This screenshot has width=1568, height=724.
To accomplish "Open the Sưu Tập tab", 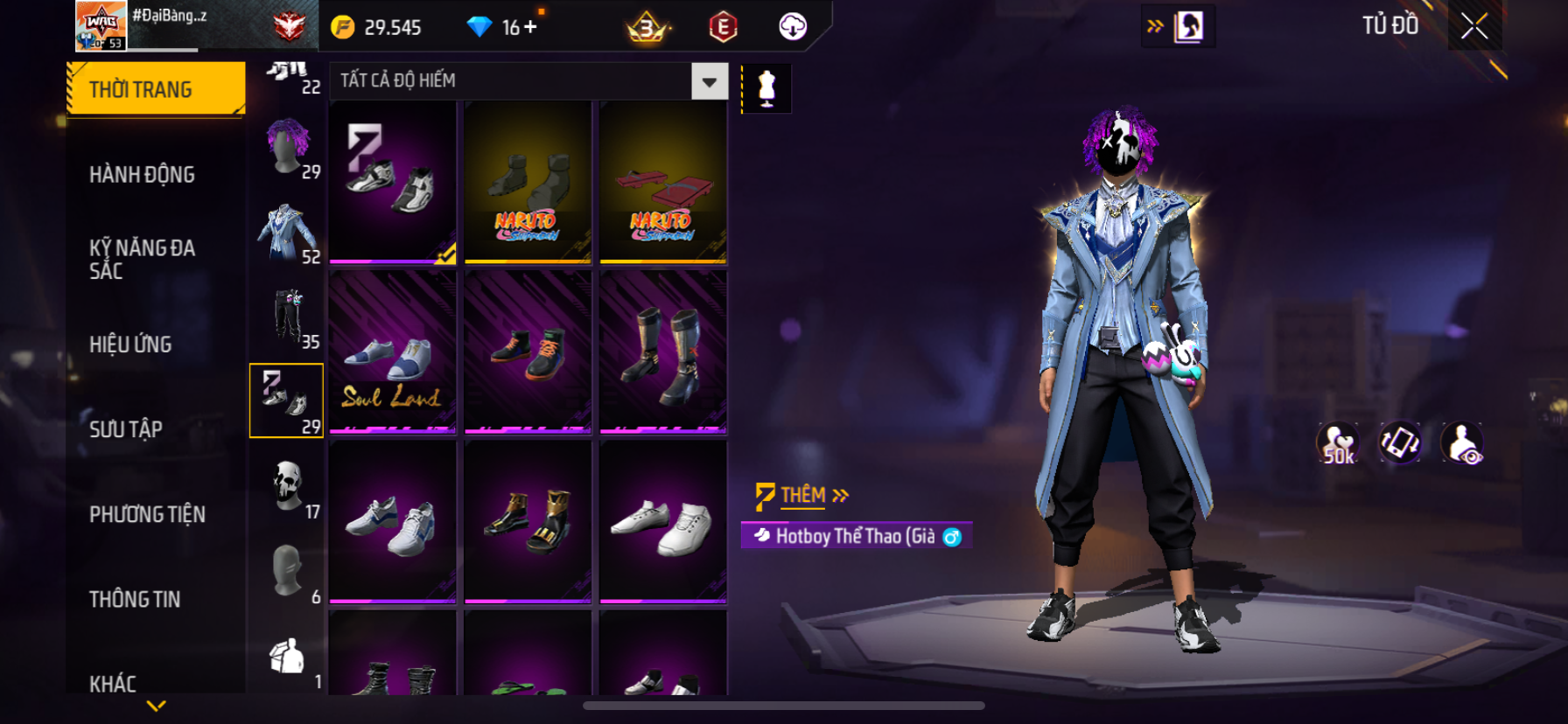I will [126, 429].
